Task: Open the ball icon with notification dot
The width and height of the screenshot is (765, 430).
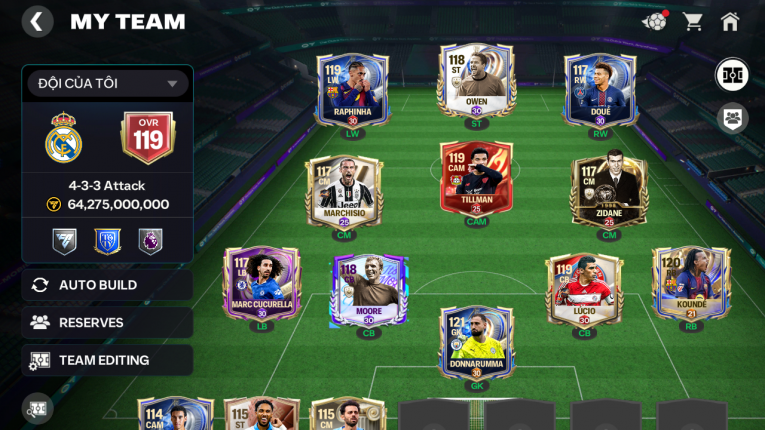Action: click(x=655, y=21)
